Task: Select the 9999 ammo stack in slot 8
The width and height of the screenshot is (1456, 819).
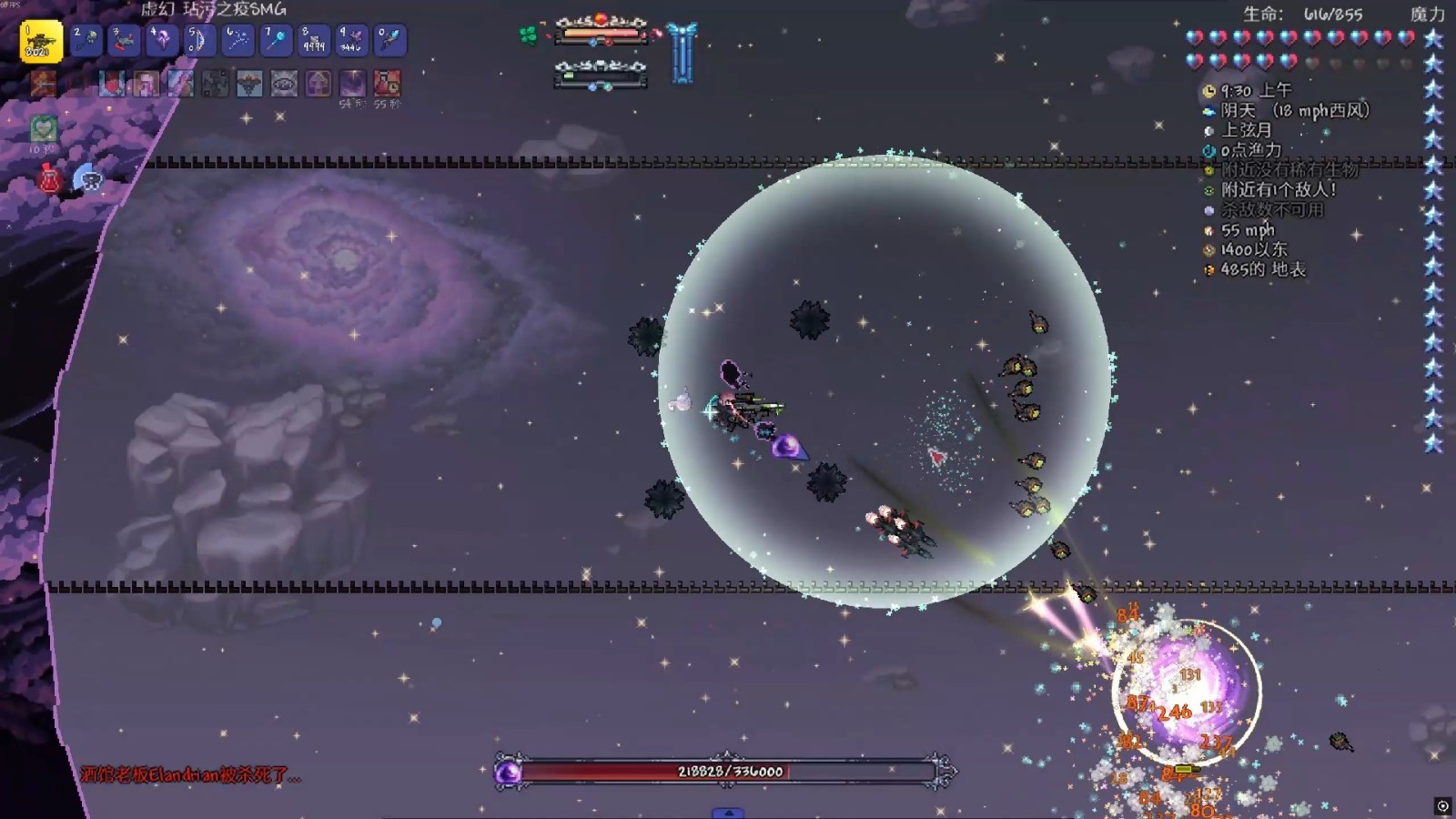Action: pos(314,40)
